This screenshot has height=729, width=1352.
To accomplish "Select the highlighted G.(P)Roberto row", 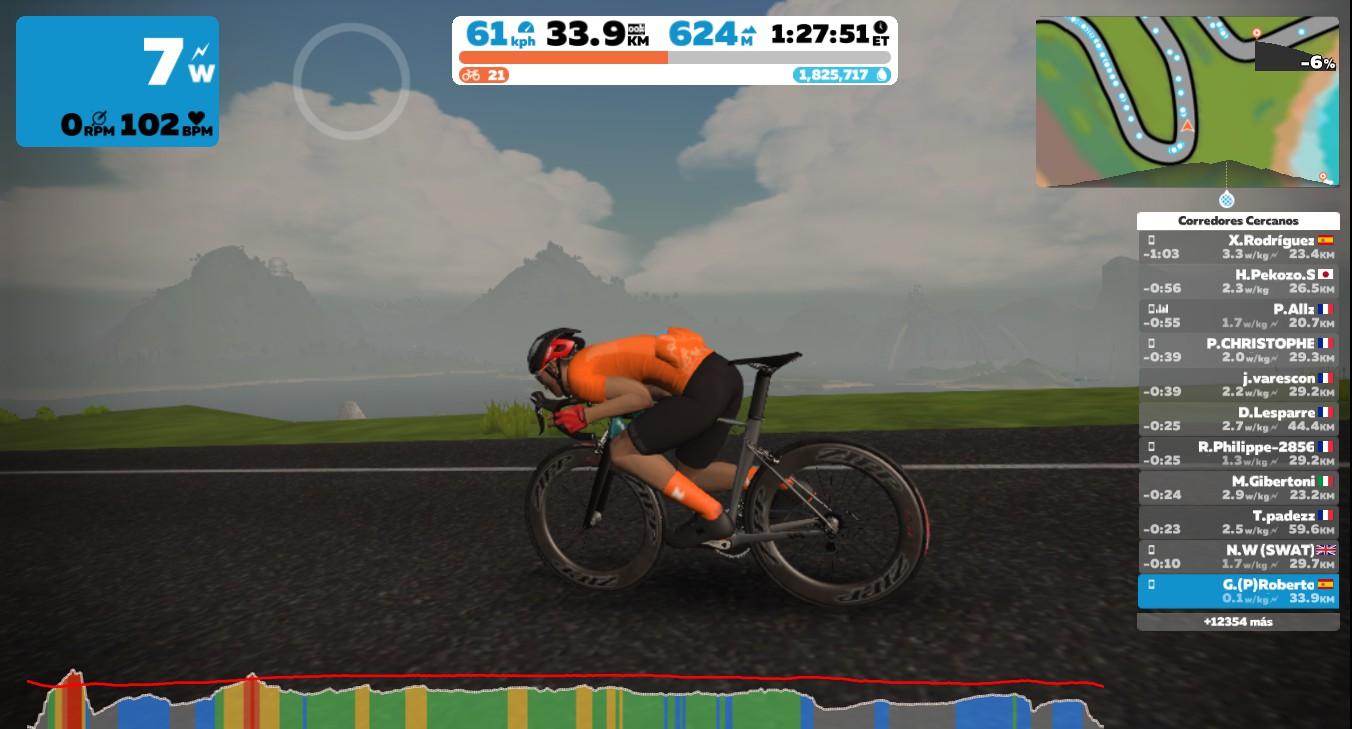I will (1238, 591).
